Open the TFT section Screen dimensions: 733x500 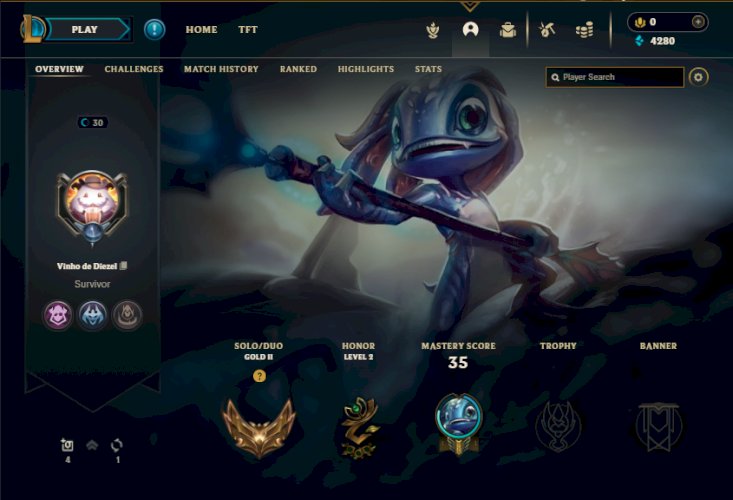(x=248, y=30)
